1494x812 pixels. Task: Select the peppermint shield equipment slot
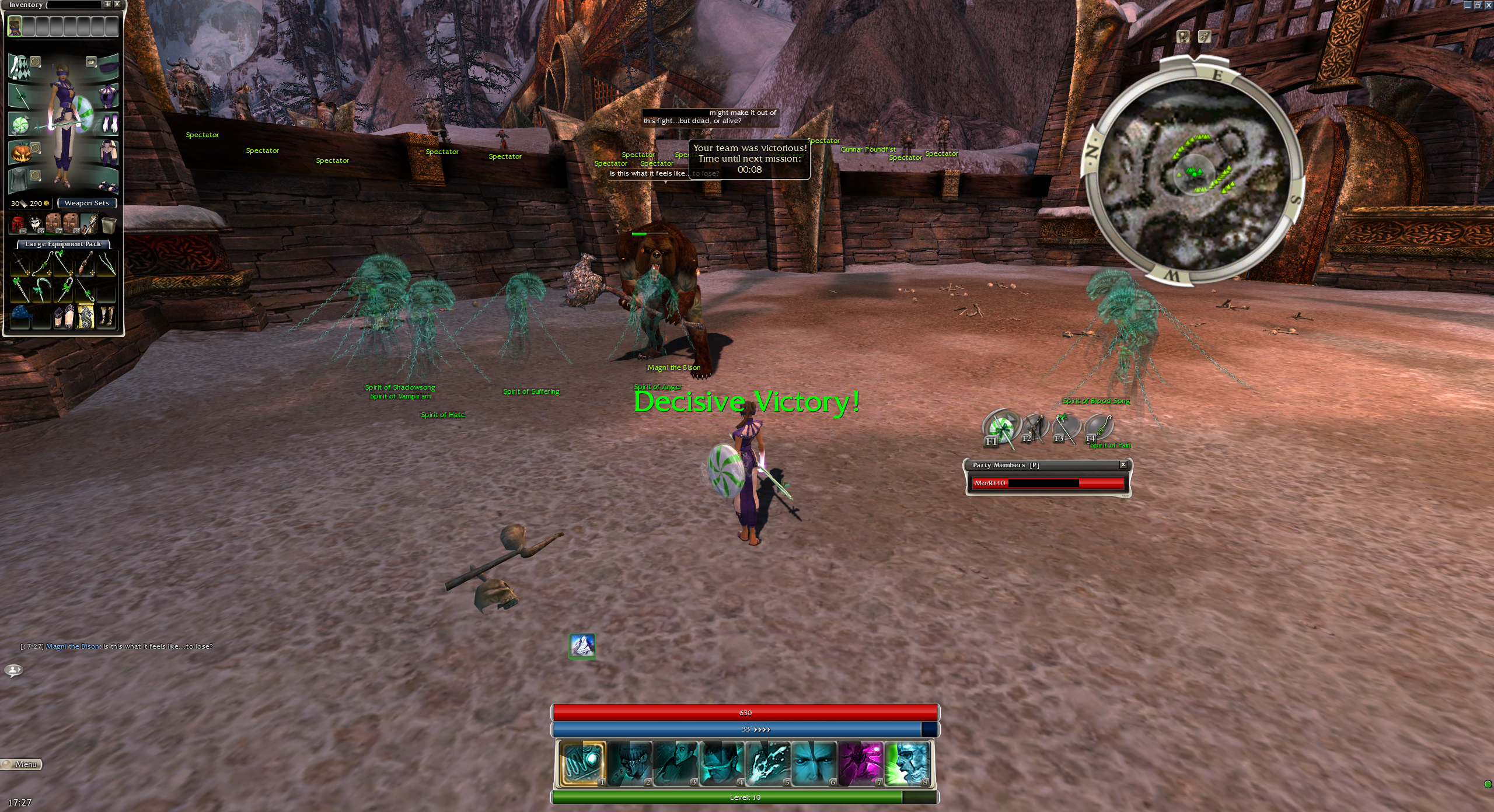pyautogui.click(x=20, y=125)
